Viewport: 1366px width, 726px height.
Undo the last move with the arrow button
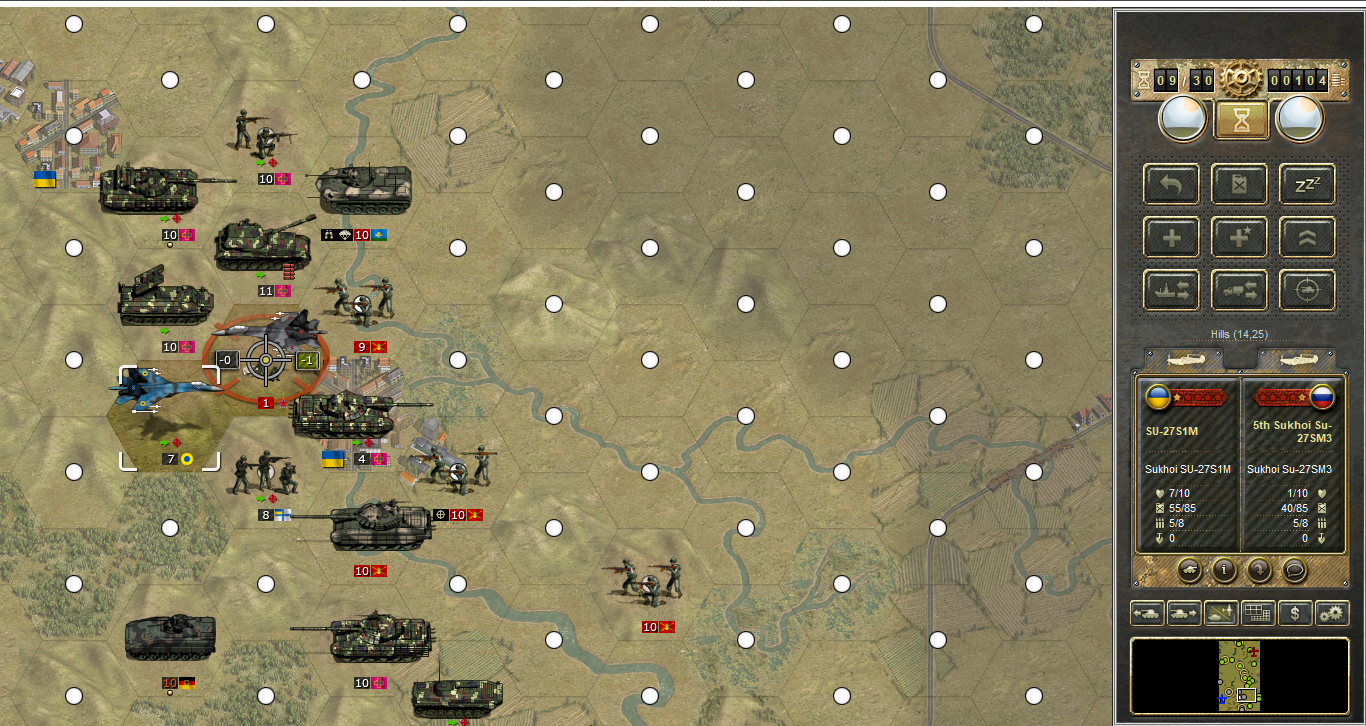(1171, 184)
